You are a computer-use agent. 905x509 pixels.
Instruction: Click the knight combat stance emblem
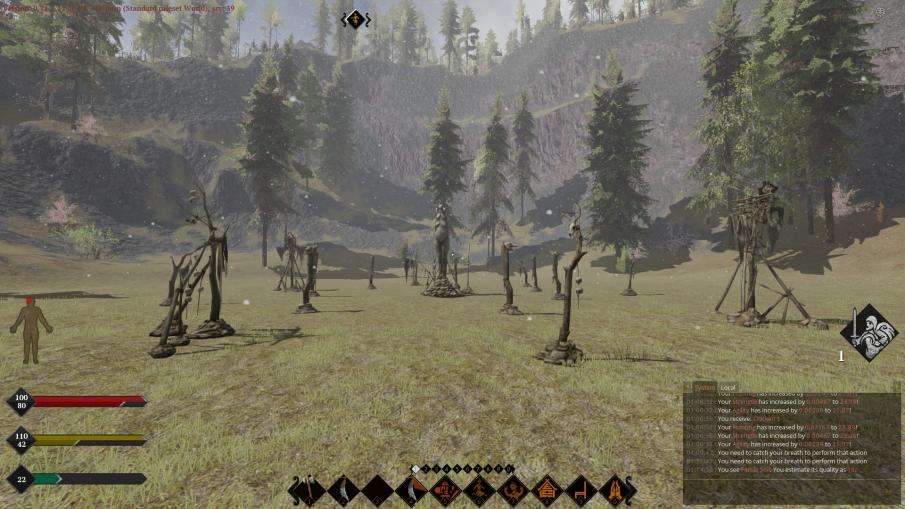tap(868, 332)
